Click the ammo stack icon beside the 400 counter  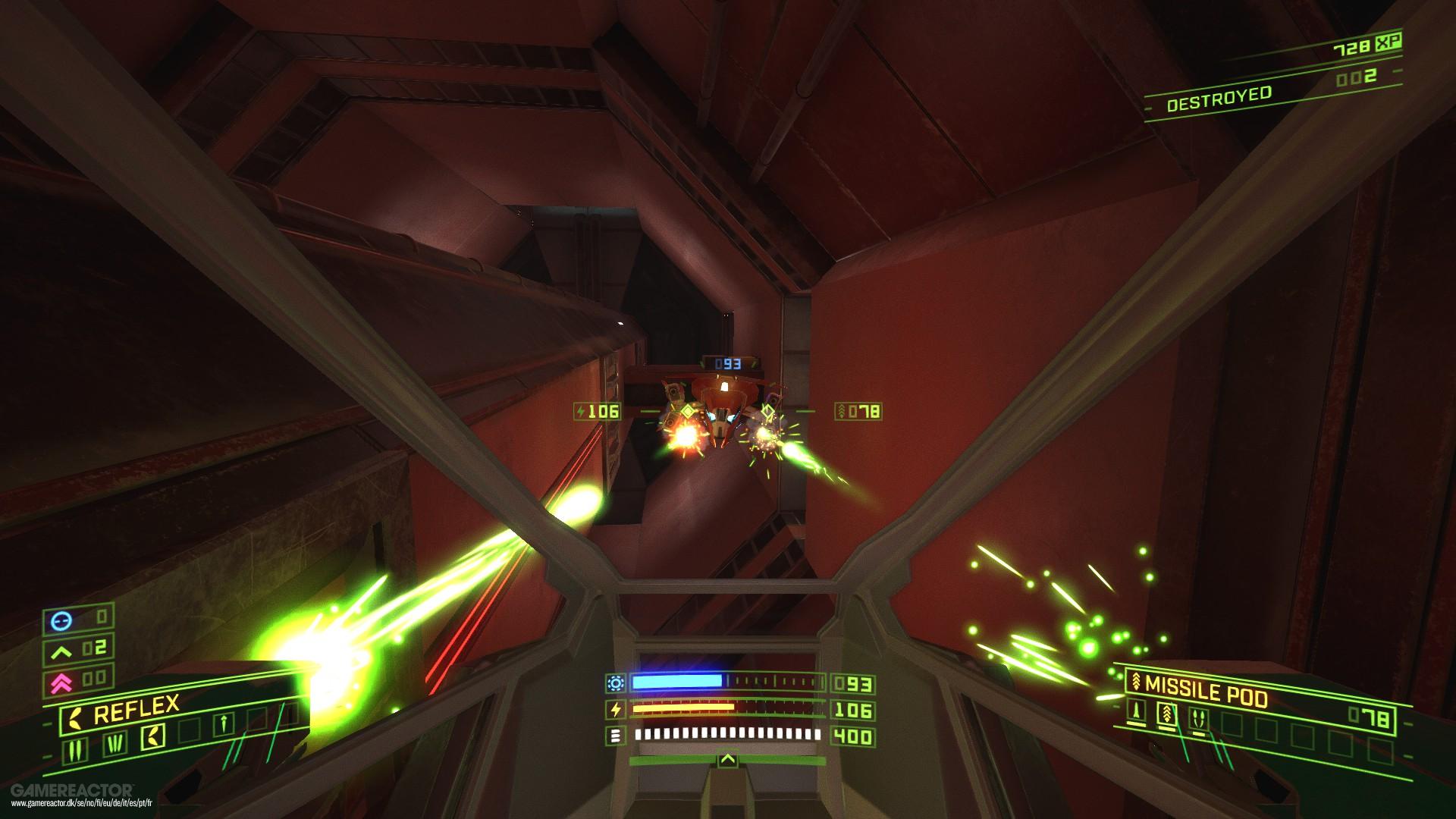(616, 735)
